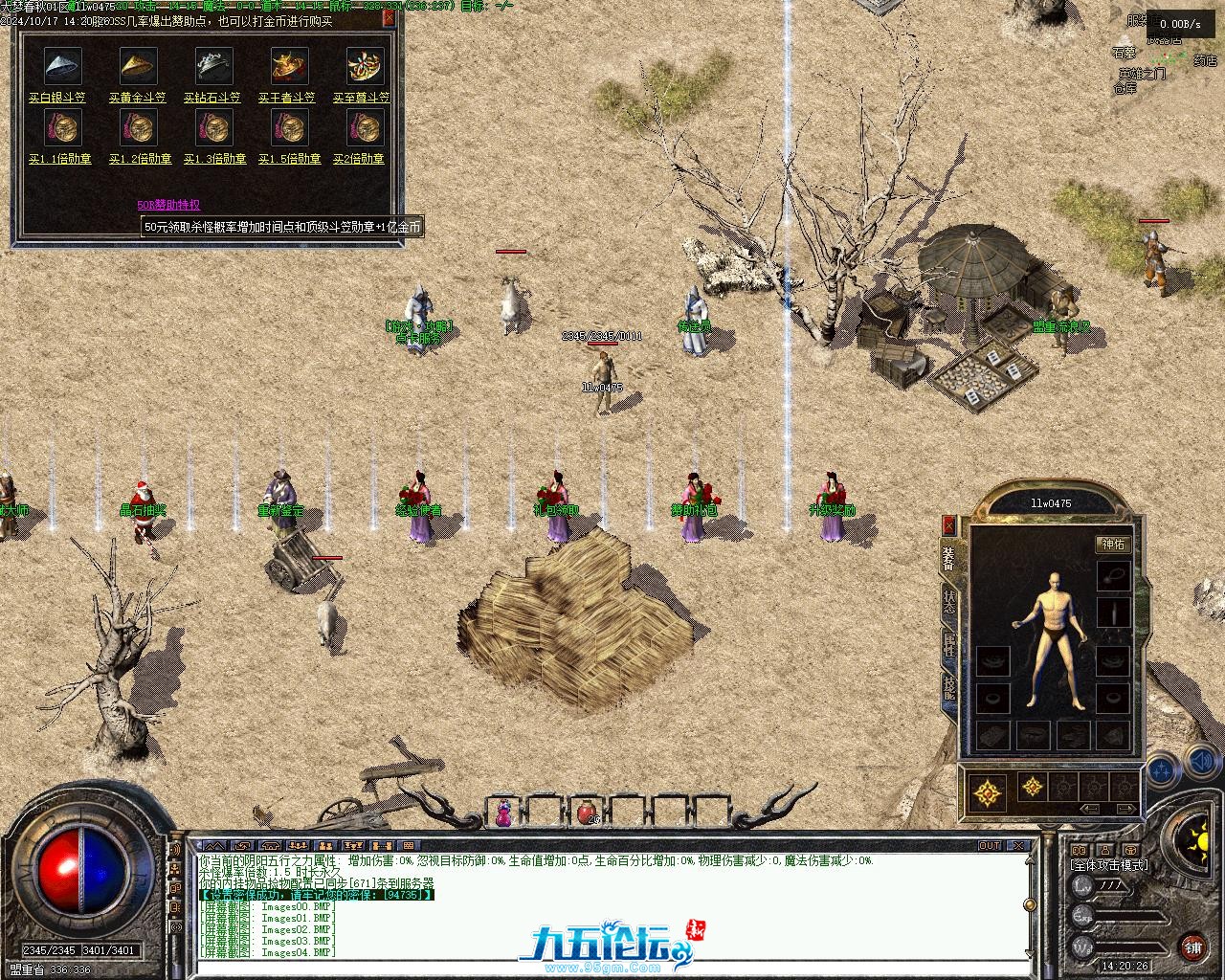The image size is (1225, 980).
Task: Open the 铺 shop button
Action: 1193,947
